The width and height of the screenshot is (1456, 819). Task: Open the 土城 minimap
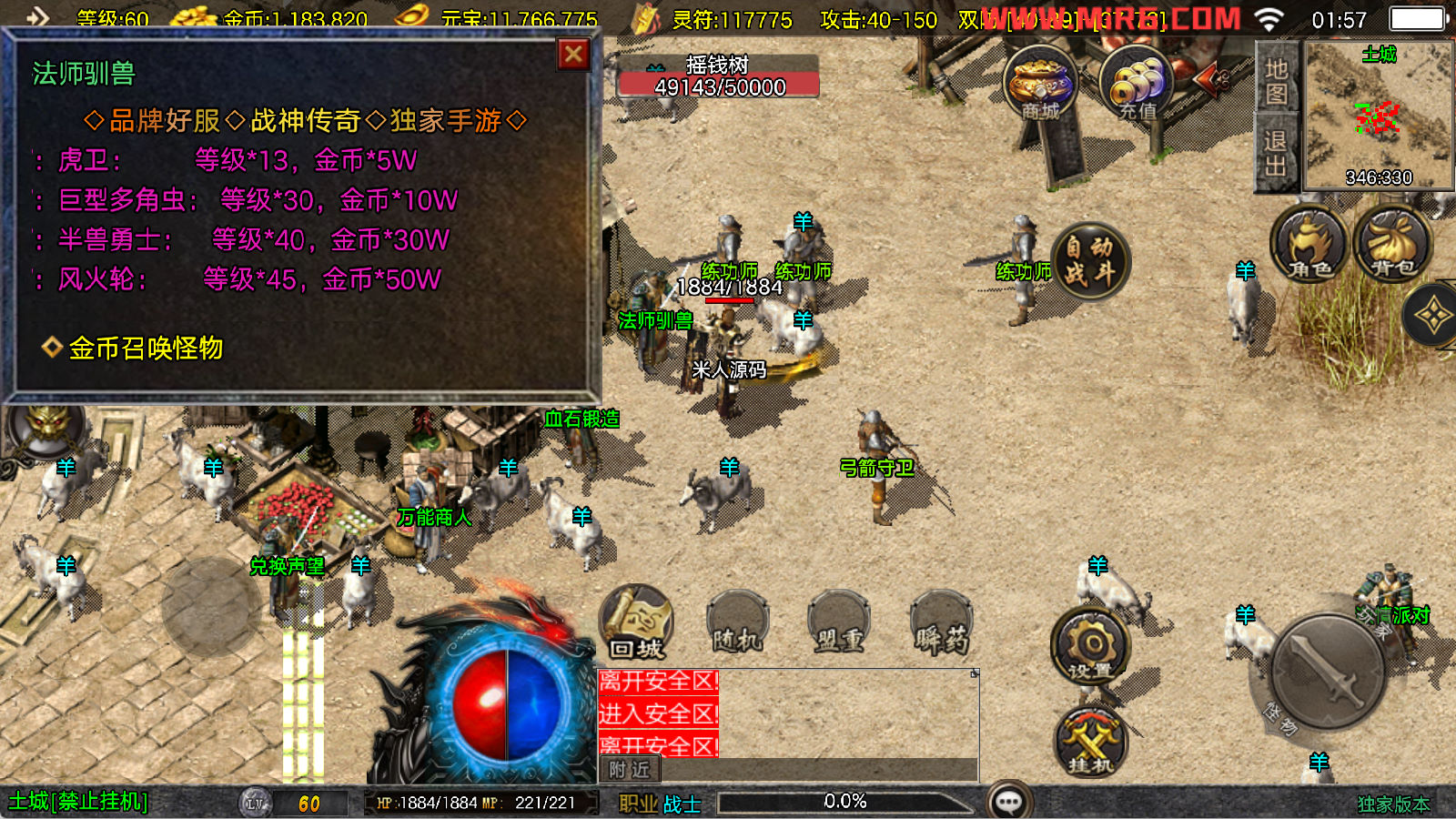coord(1378,116)
